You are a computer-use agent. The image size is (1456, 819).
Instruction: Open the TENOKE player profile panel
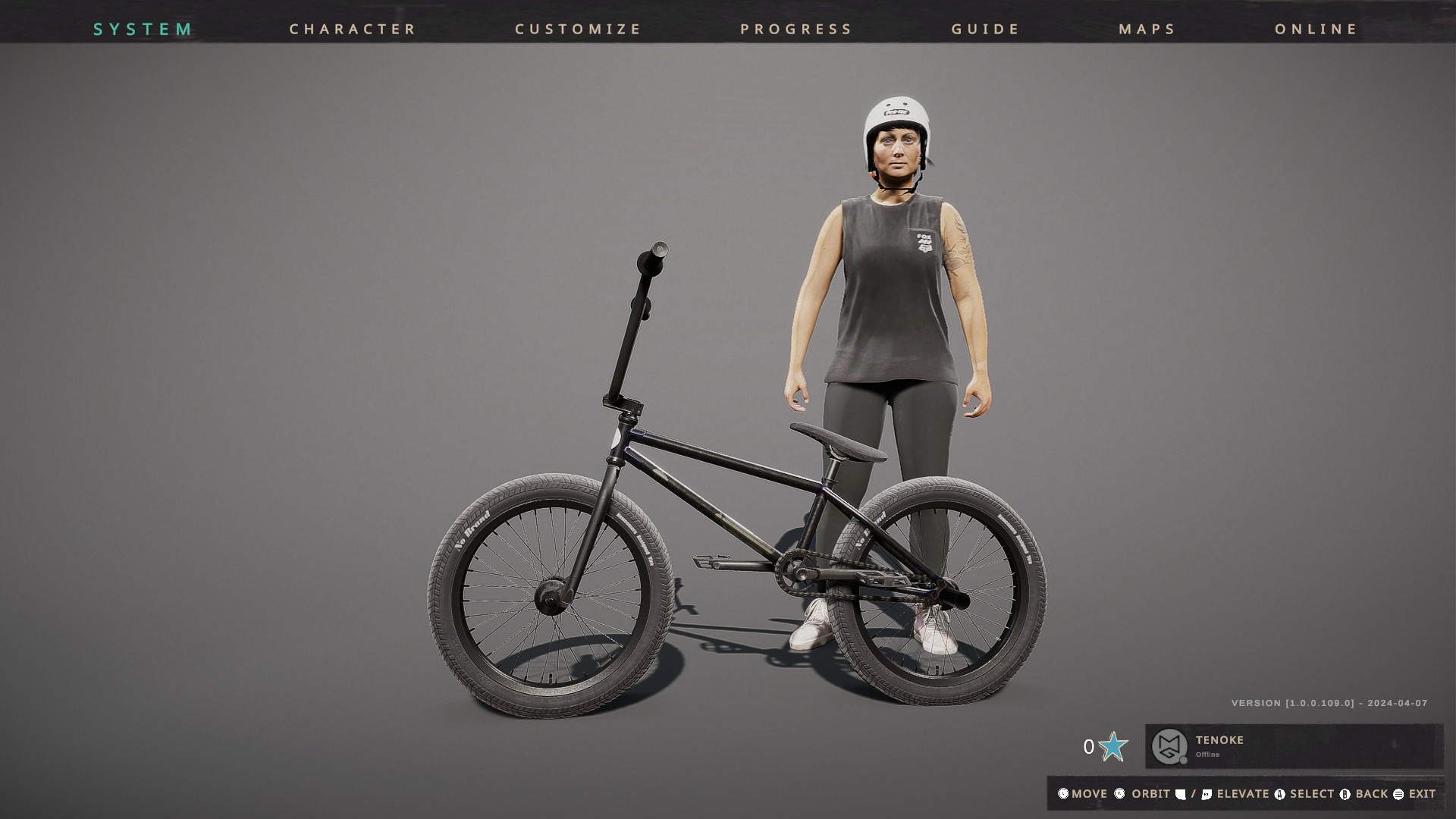tap(1293, 746)
